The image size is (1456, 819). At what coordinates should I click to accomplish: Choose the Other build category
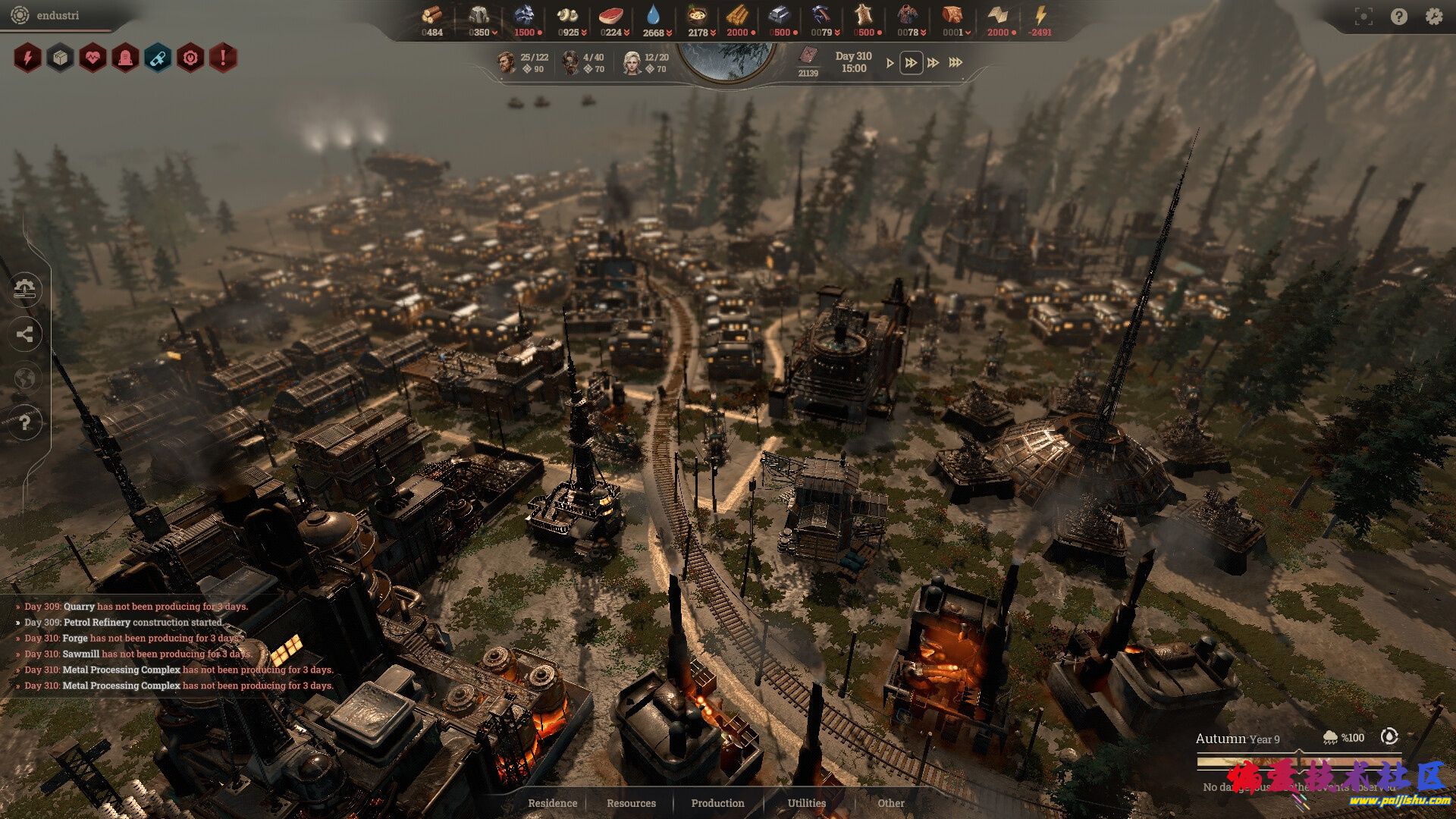pos(890,803)
